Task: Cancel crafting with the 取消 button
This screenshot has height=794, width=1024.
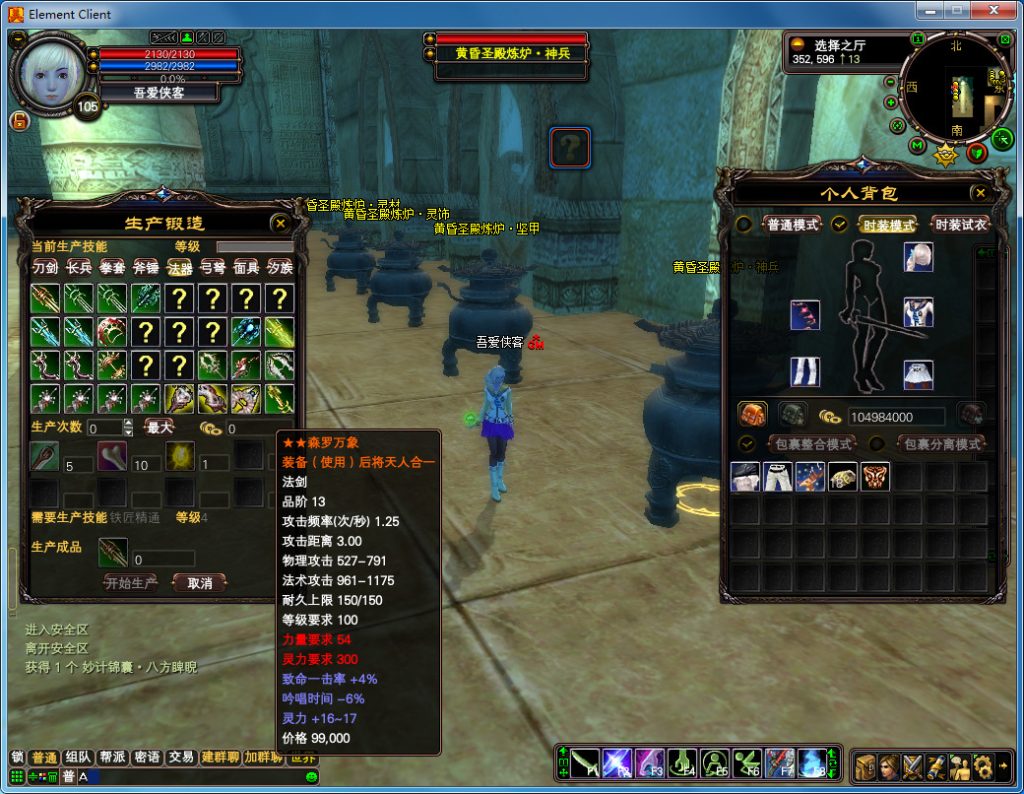Action: click(199, 582)
